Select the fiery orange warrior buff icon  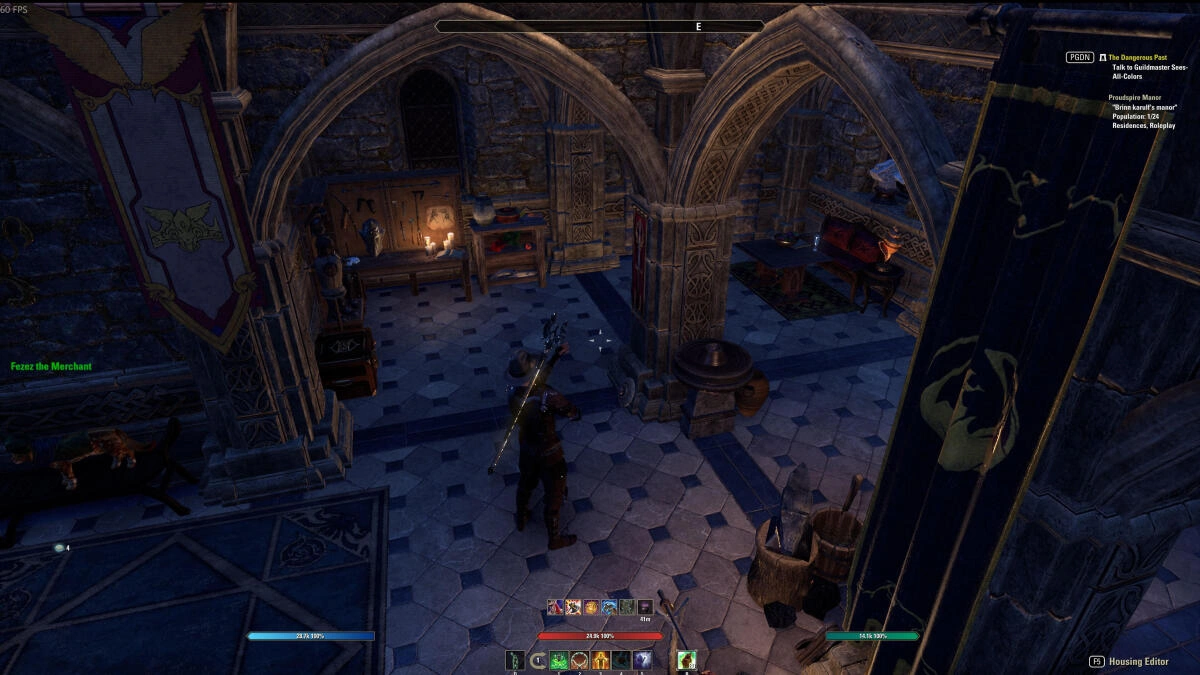pyautogui.click(x=573, y=606)
